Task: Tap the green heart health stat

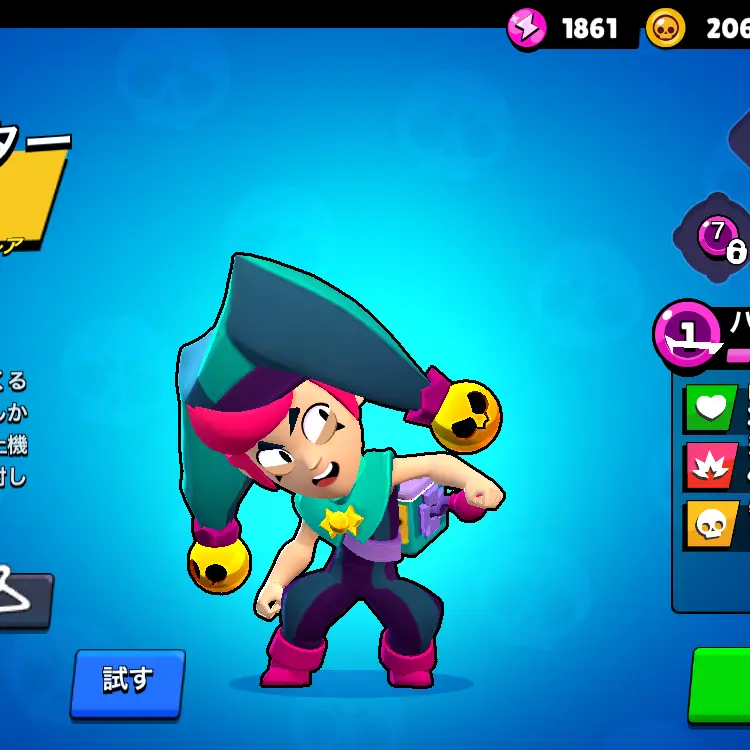Action: [709, 408]
